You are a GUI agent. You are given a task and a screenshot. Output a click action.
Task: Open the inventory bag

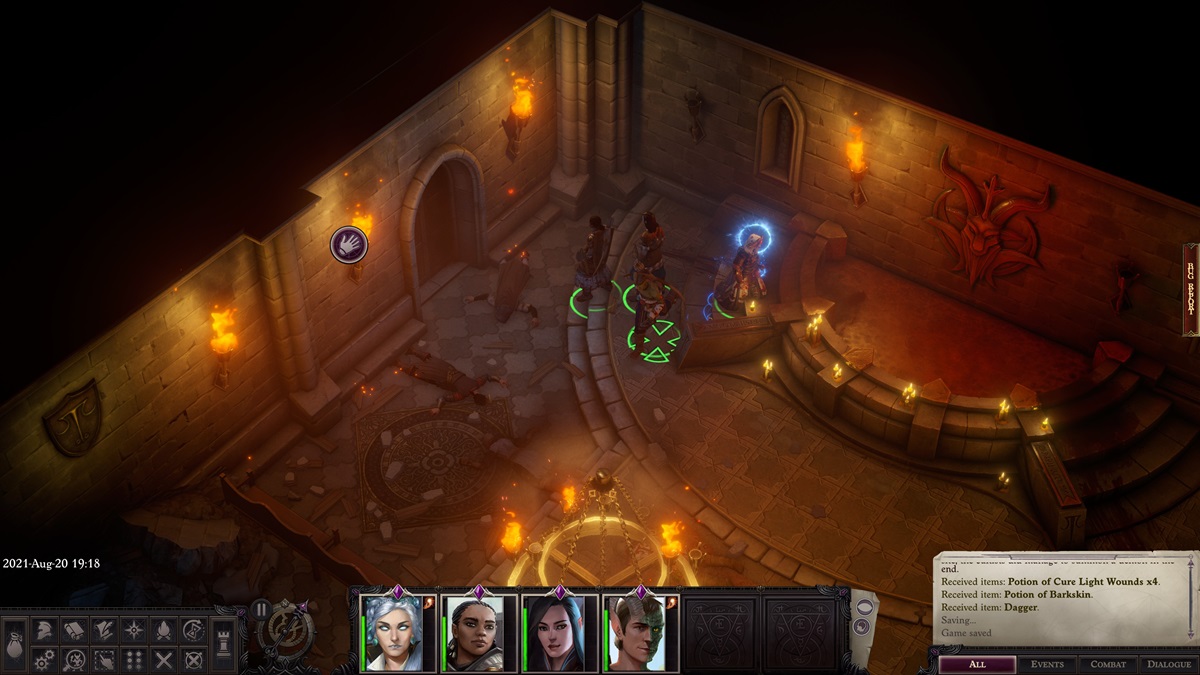15,644
